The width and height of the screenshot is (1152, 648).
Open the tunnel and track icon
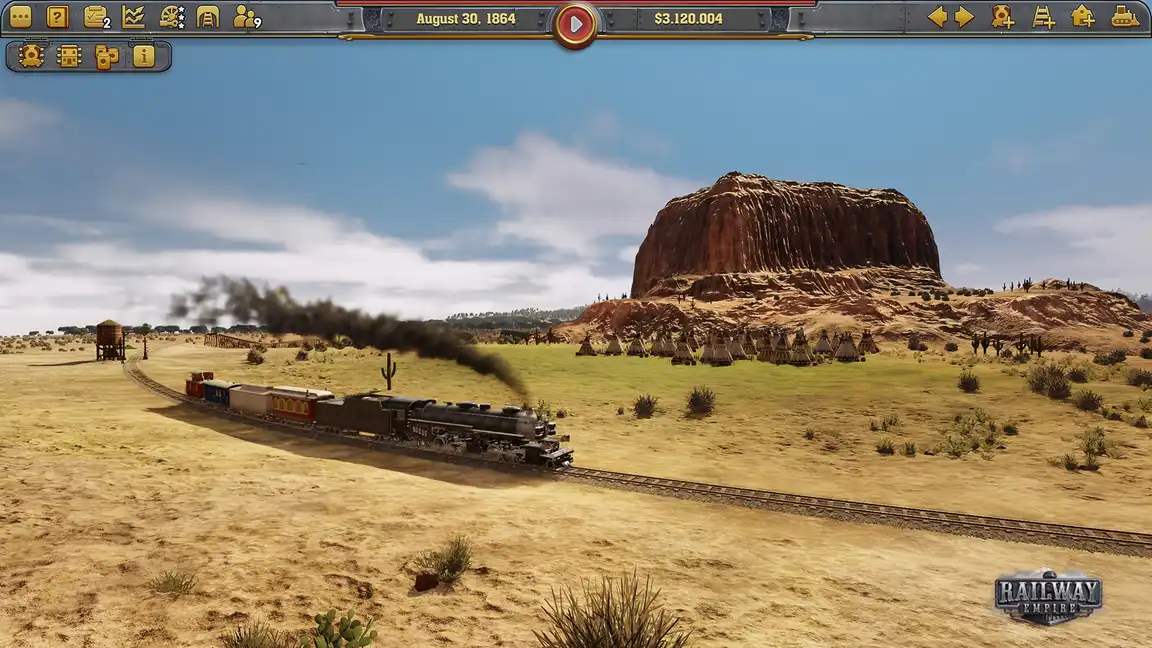208,17
